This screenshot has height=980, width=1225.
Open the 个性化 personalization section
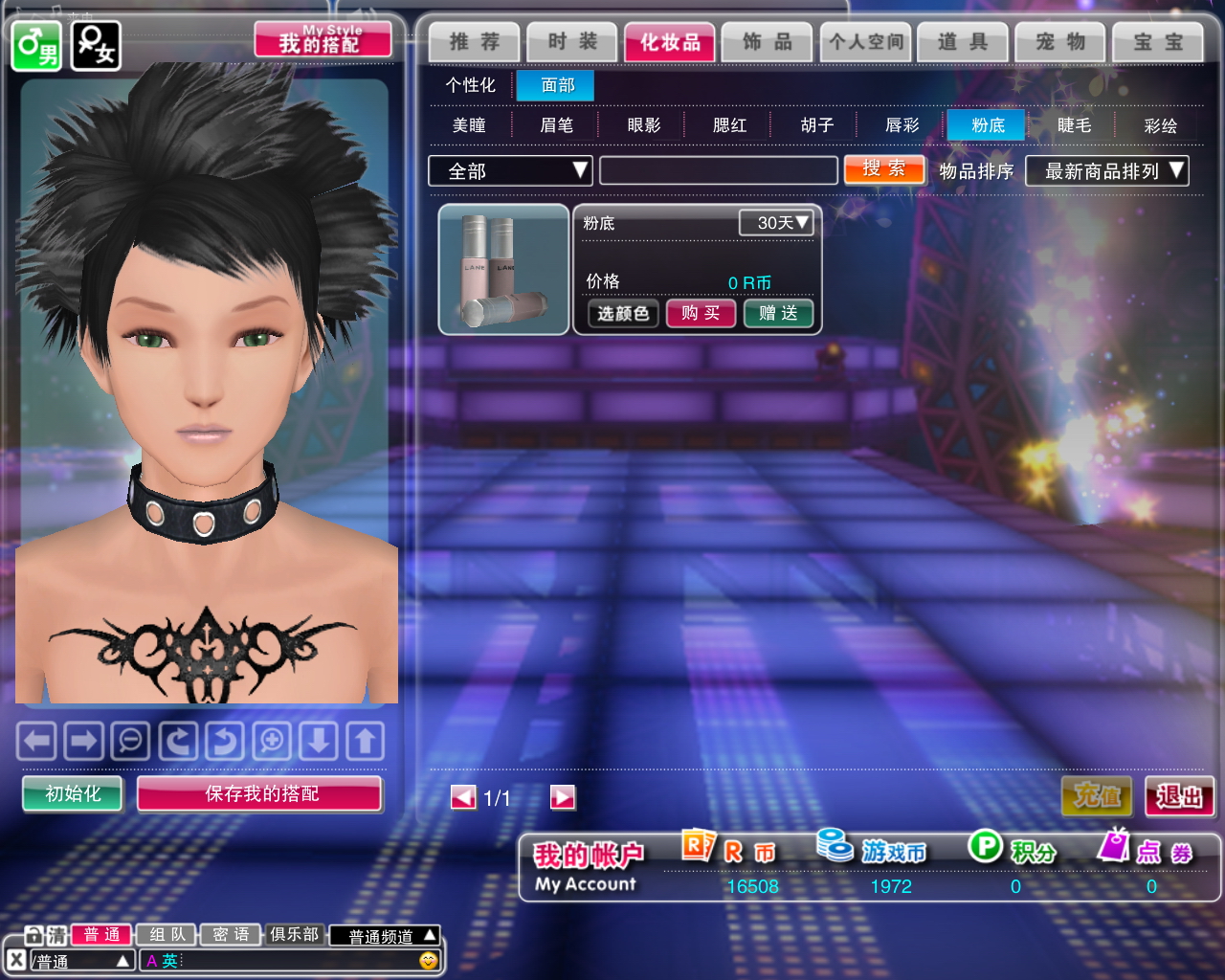470,85
